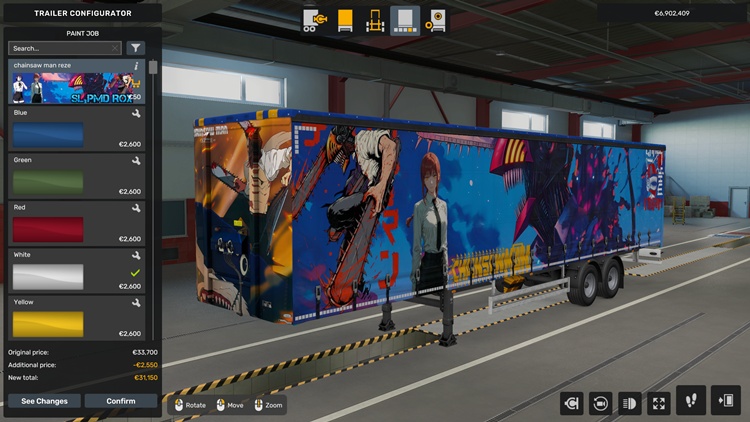The height and width of the screenshot is (422, 750).
Task: Toggle the headlight icon
Action: pos(630,402)
